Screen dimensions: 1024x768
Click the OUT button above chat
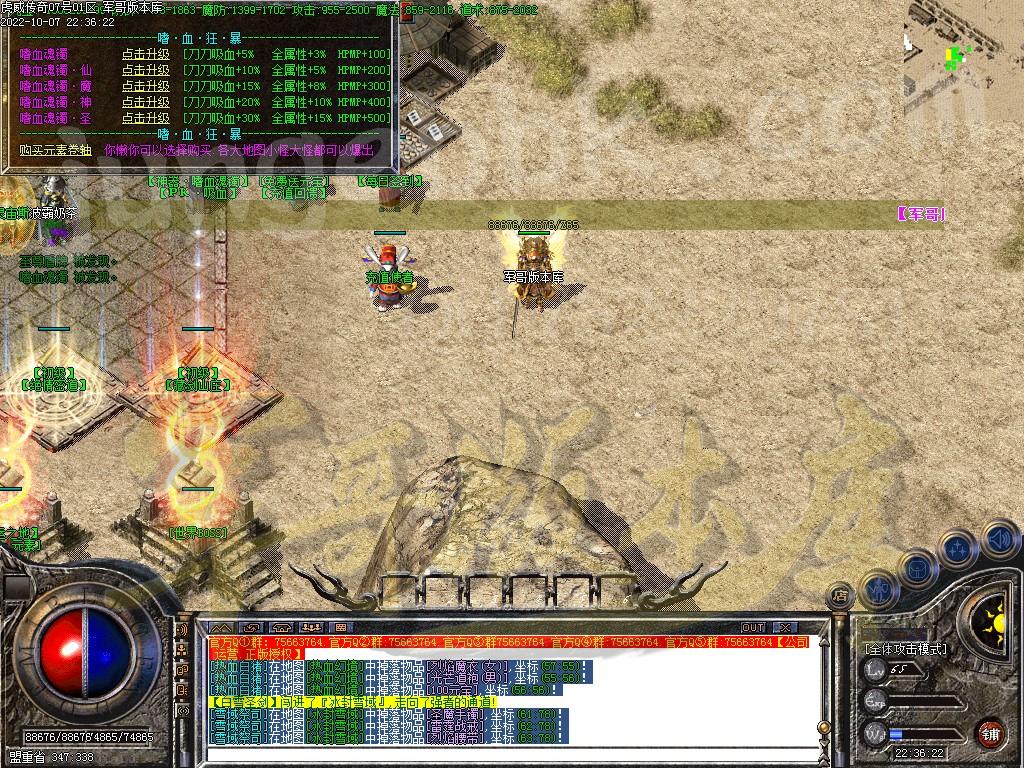[753, 628]
